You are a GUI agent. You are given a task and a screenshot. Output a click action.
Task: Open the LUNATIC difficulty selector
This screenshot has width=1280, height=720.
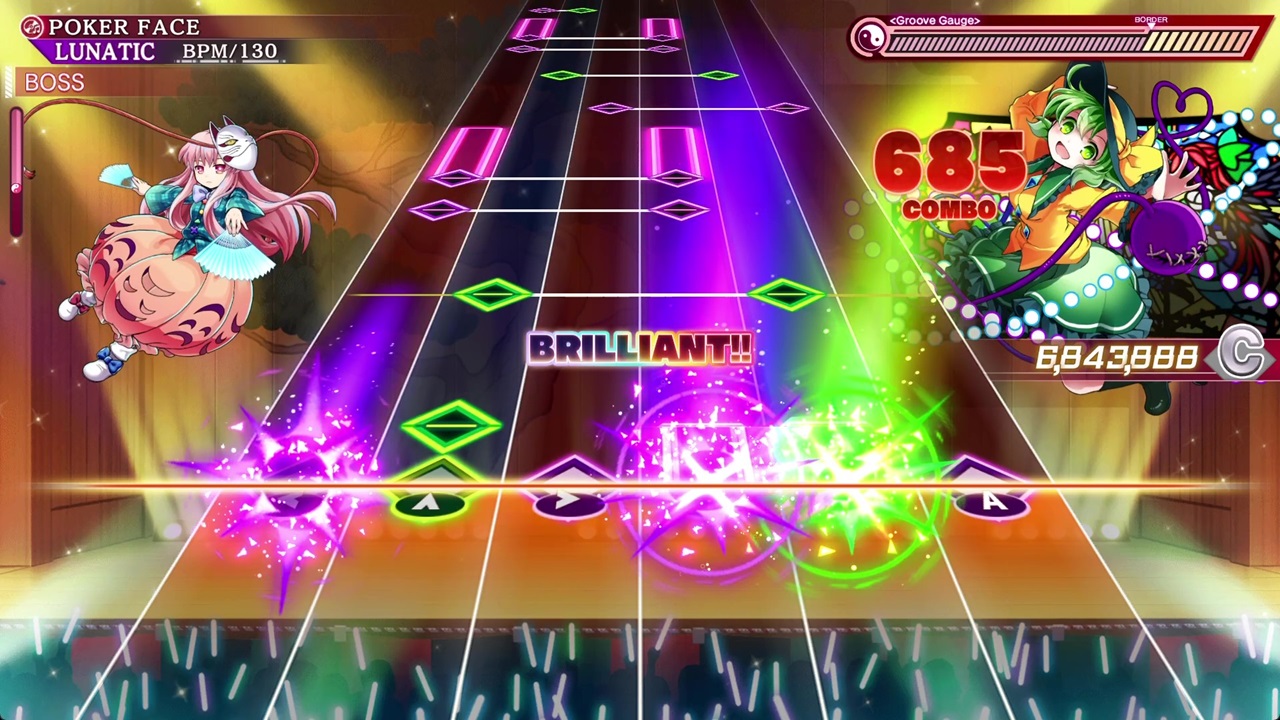pos(103,50)
